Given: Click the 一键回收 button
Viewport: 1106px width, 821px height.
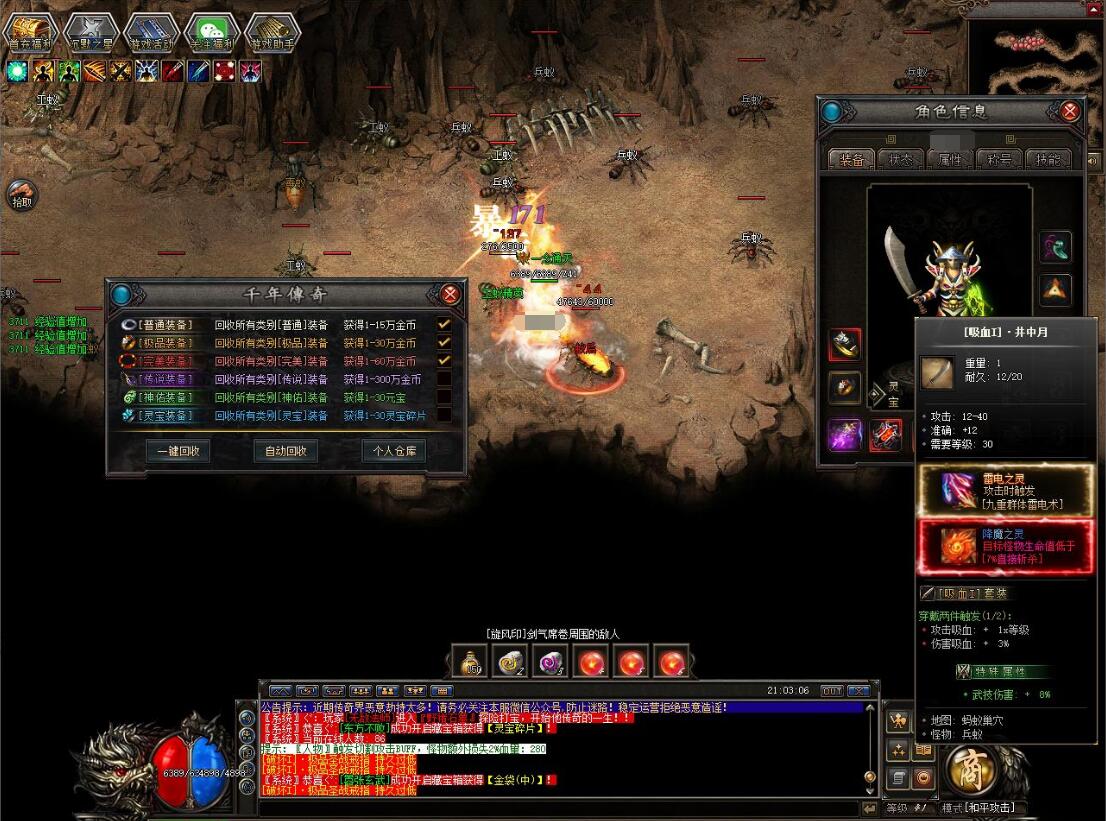Looking at the screenshot, I should pos(178,451).
